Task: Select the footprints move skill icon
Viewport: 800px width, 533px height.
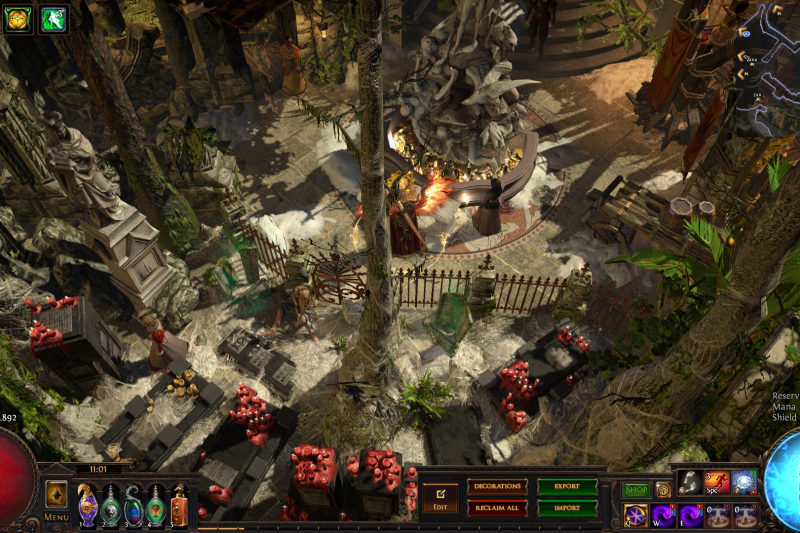Action: [x=689, y=483]
